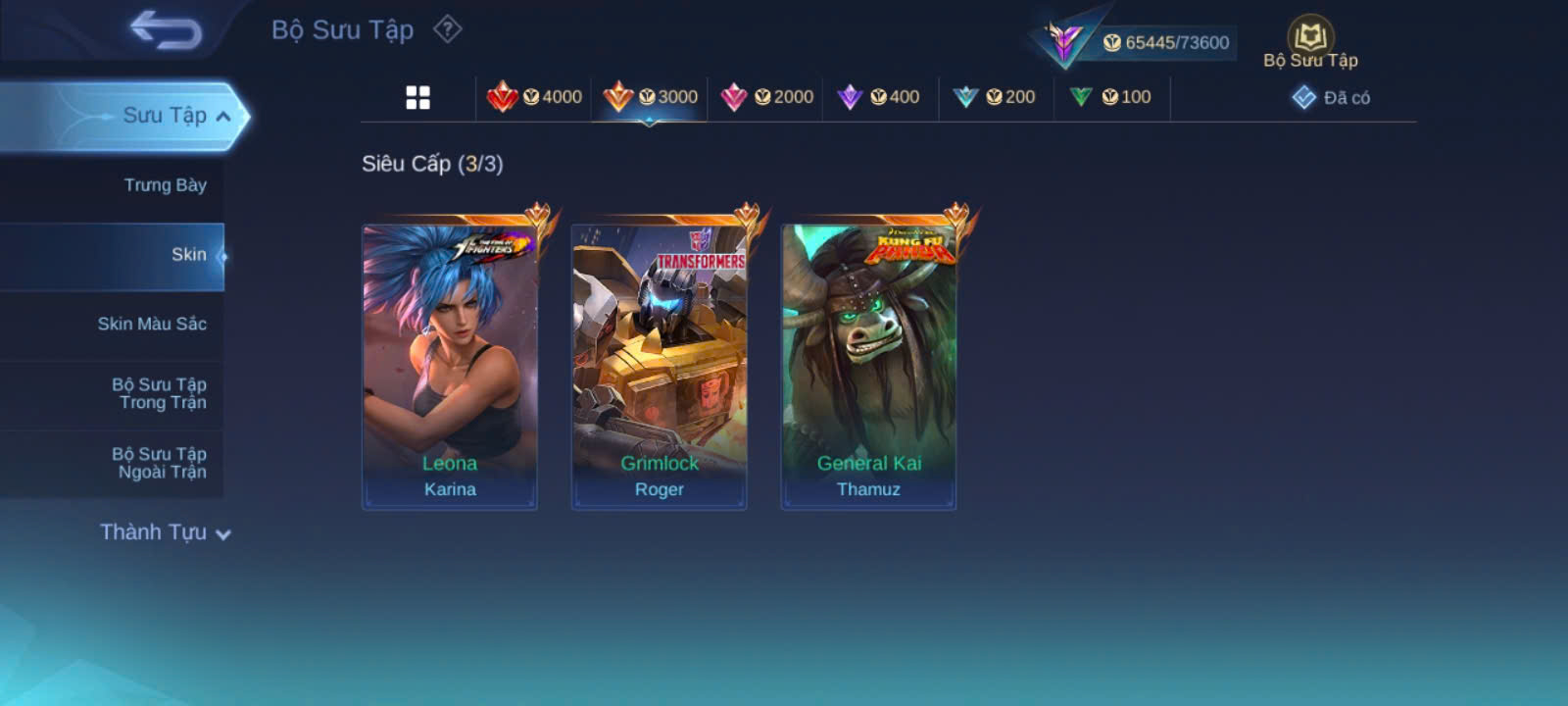
Task: Open Bộ Sưu Tập Ngoài Trận
Action: (159, 463)
